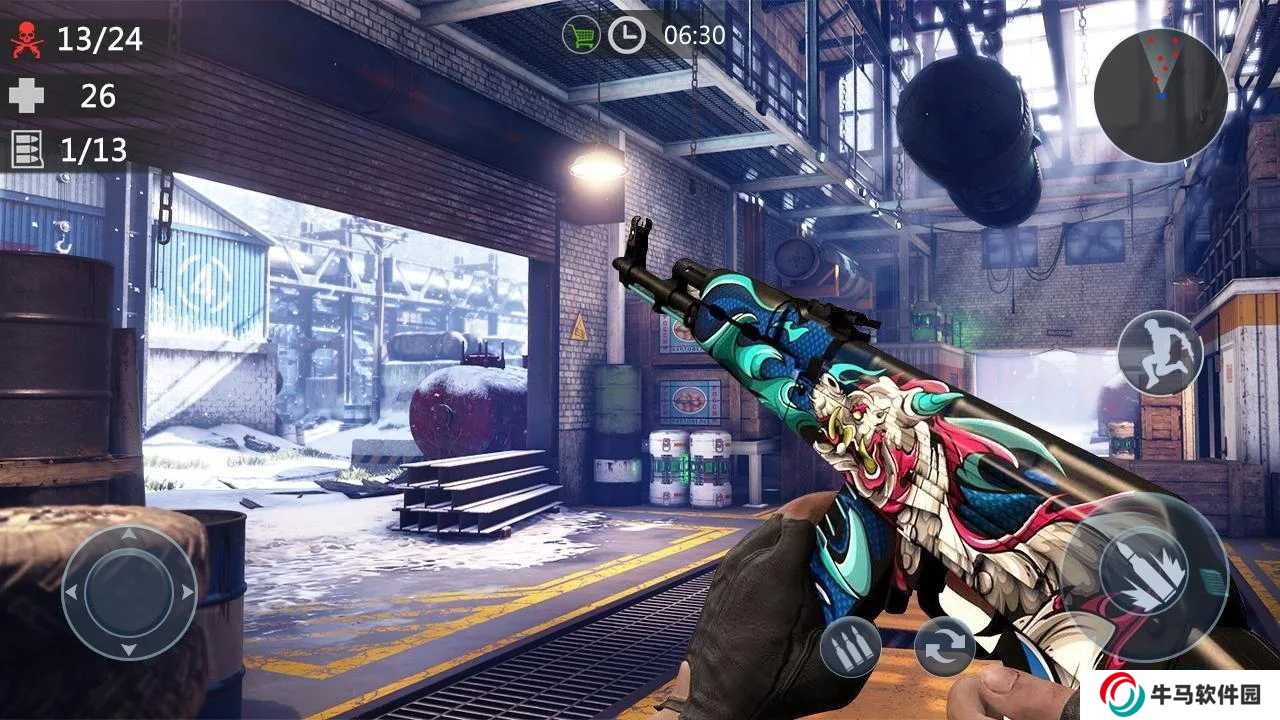Tap the circular radar minimap
Screen dimensions: 1280x720
pyautogui.click(x=1160, y=95)
